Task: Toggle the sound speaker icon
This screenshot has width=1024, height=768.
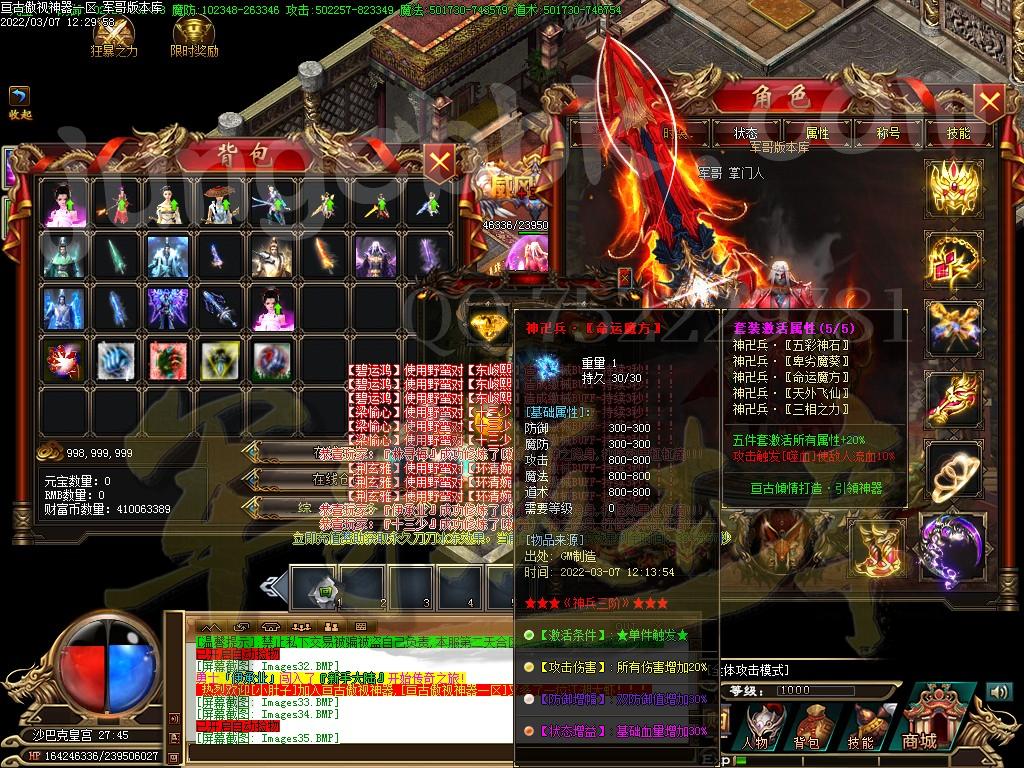Action: [x=999, y=691]
